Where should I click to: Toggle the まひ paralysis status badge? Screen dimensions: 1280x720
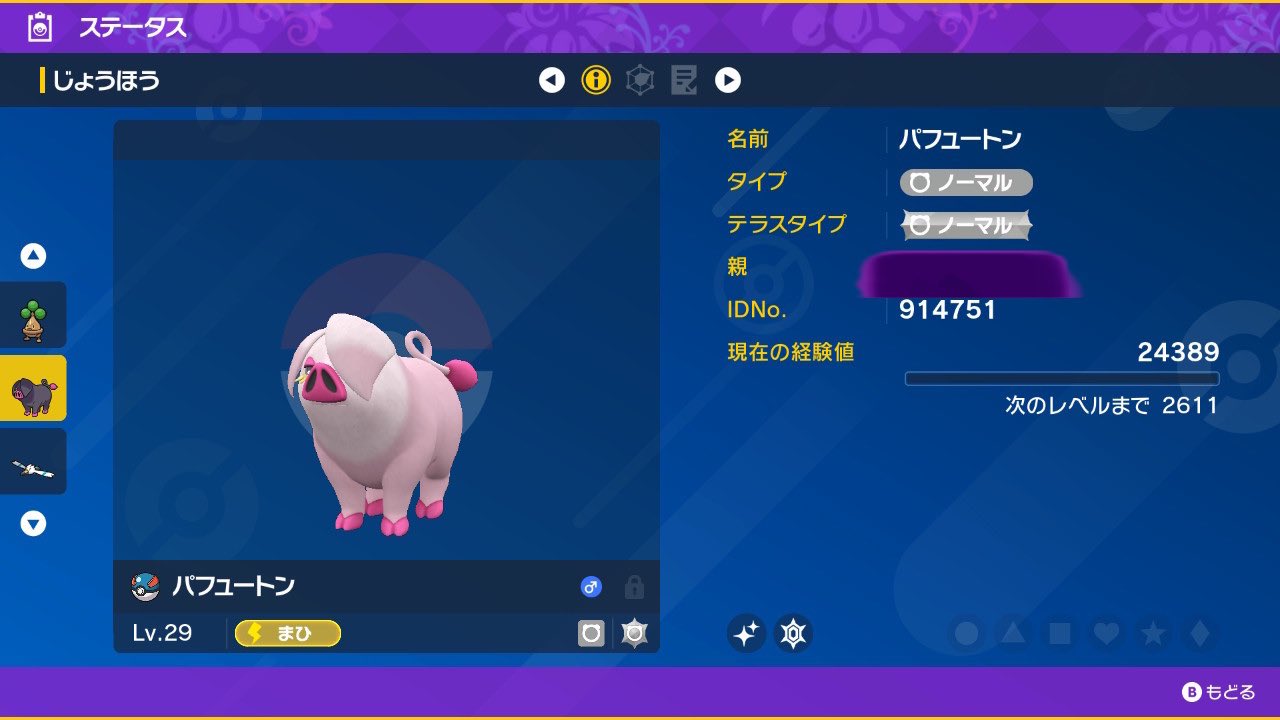pos(287,633)
